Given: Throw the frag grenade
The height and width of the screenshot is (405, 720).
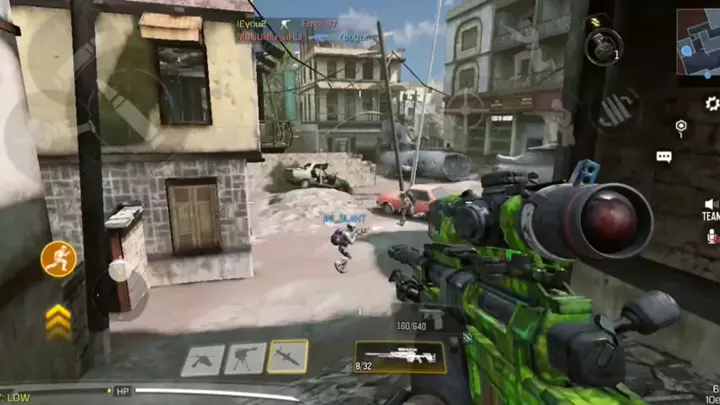Looking at the screenshot, I should point(603,47).
